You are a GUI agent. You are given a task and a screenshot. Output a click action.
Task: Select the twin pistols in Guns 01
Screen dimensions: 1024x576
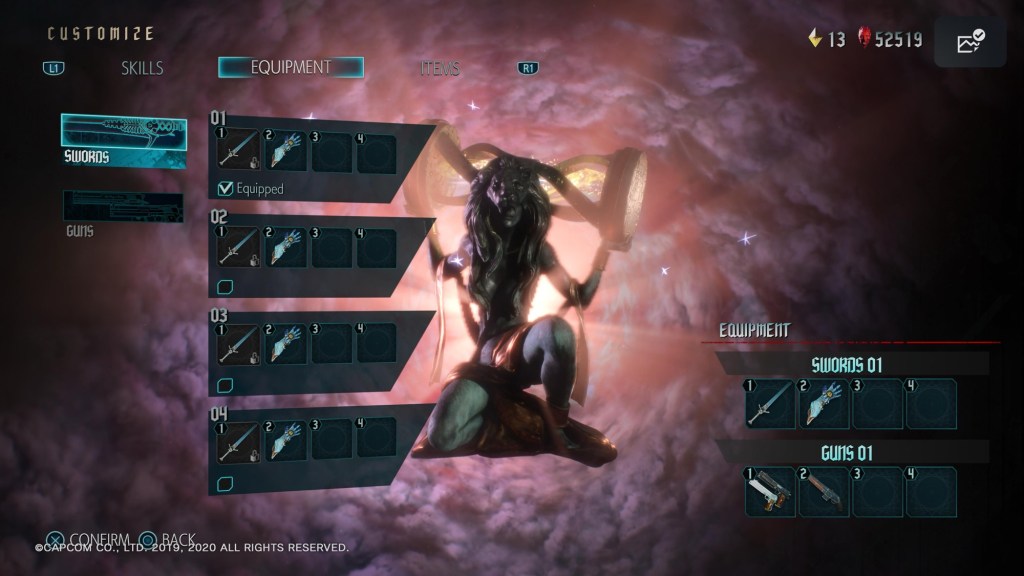tap(770, 491)
